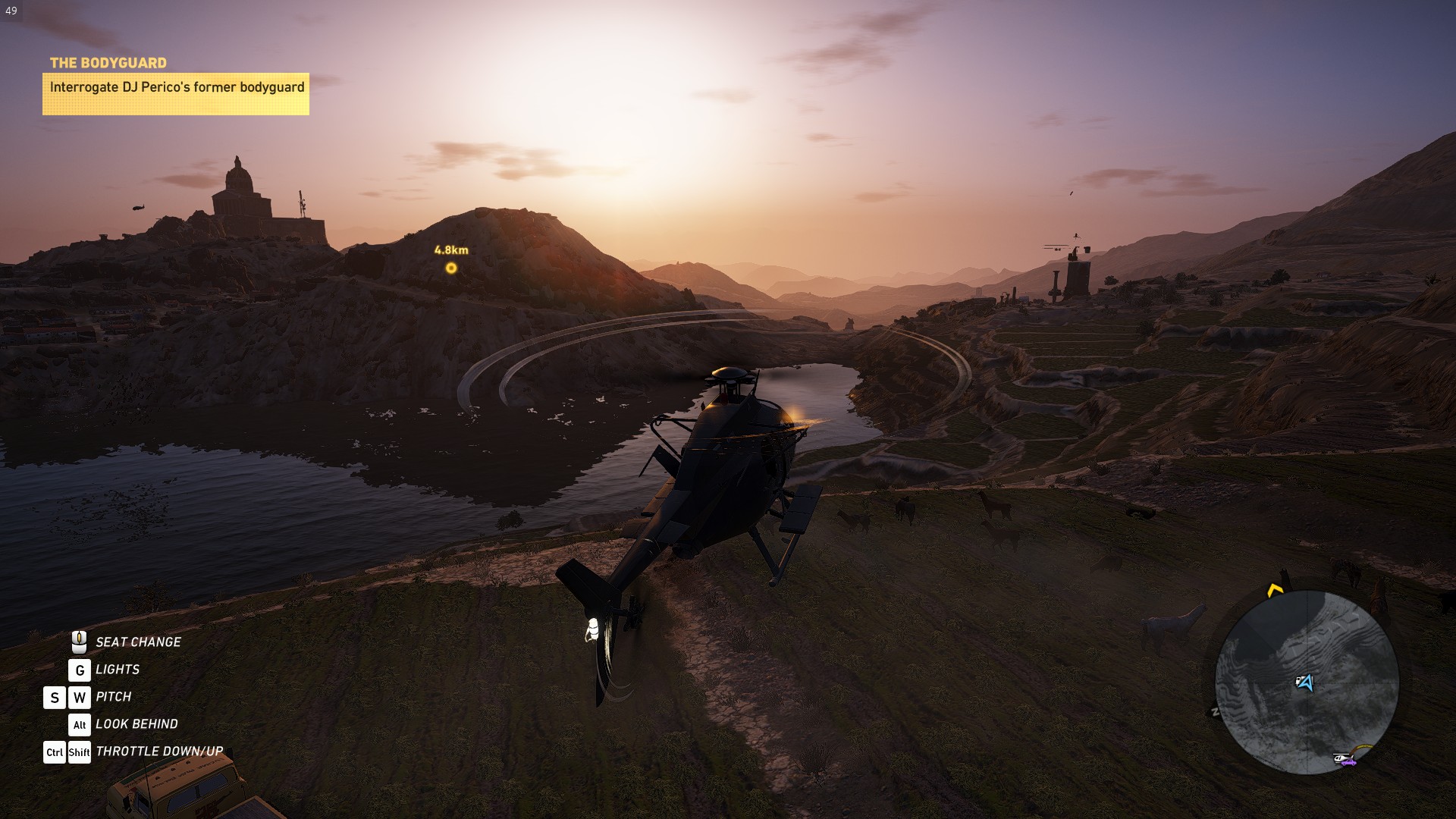The height and width of the screenshot is (819, 1456).
Task: Click the truck icon beside the player arrow
Action: pyautogui.click(x=1299, y=680)
